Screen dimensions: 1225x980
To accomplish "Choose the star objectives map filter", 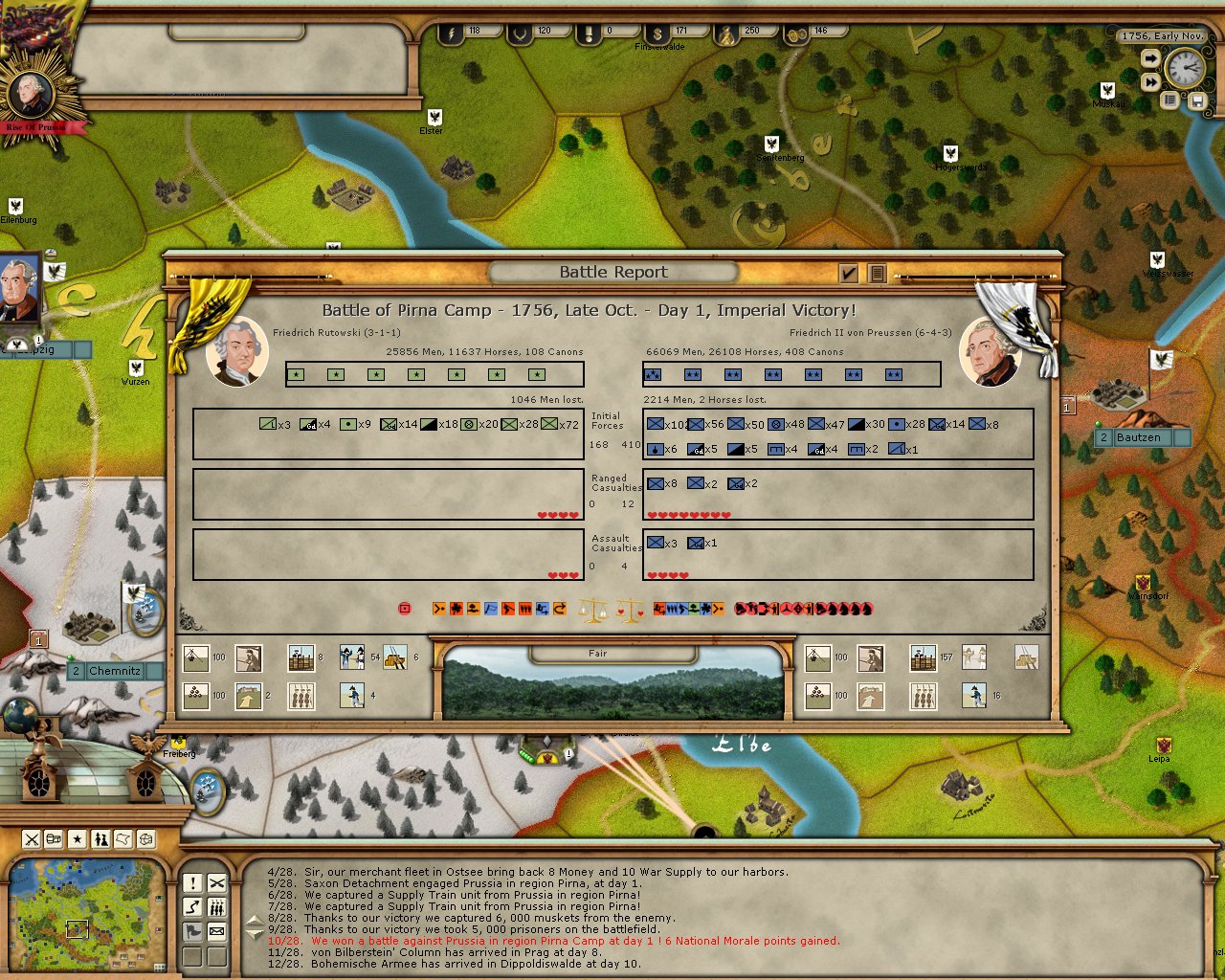I will pos(78,839).
